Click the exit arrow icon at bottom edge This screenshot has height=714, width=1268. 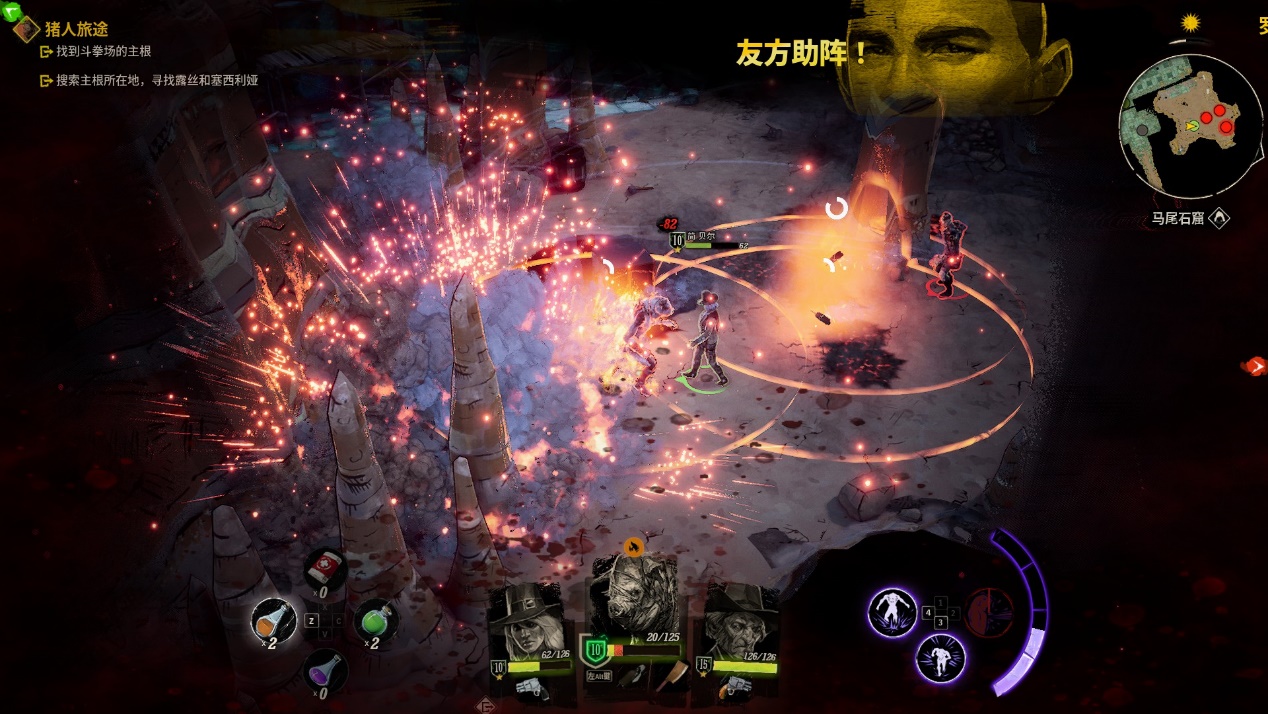[x=487, y=706]
